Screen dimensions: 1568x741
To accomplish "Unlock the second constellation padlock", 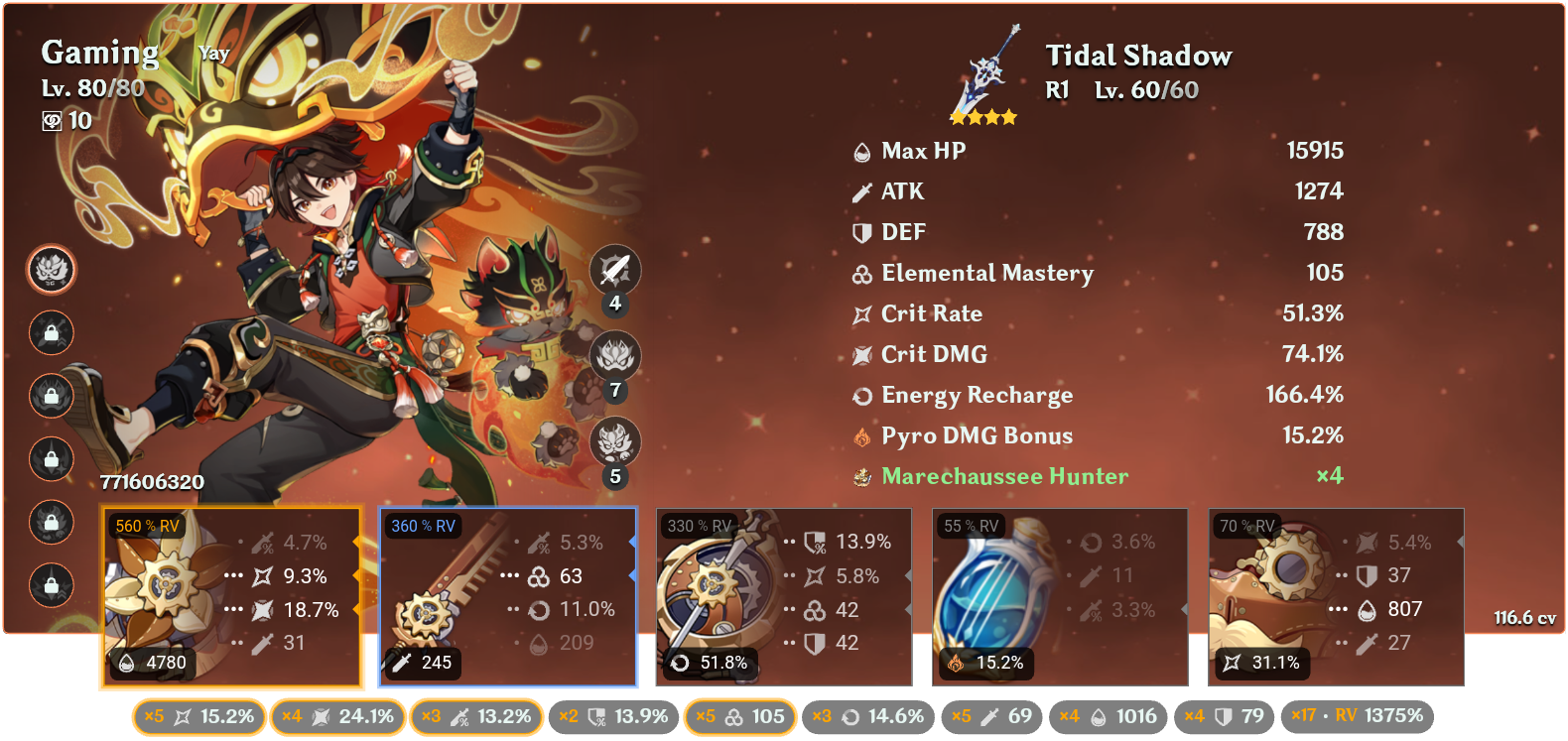I will [x=51, y=333].
